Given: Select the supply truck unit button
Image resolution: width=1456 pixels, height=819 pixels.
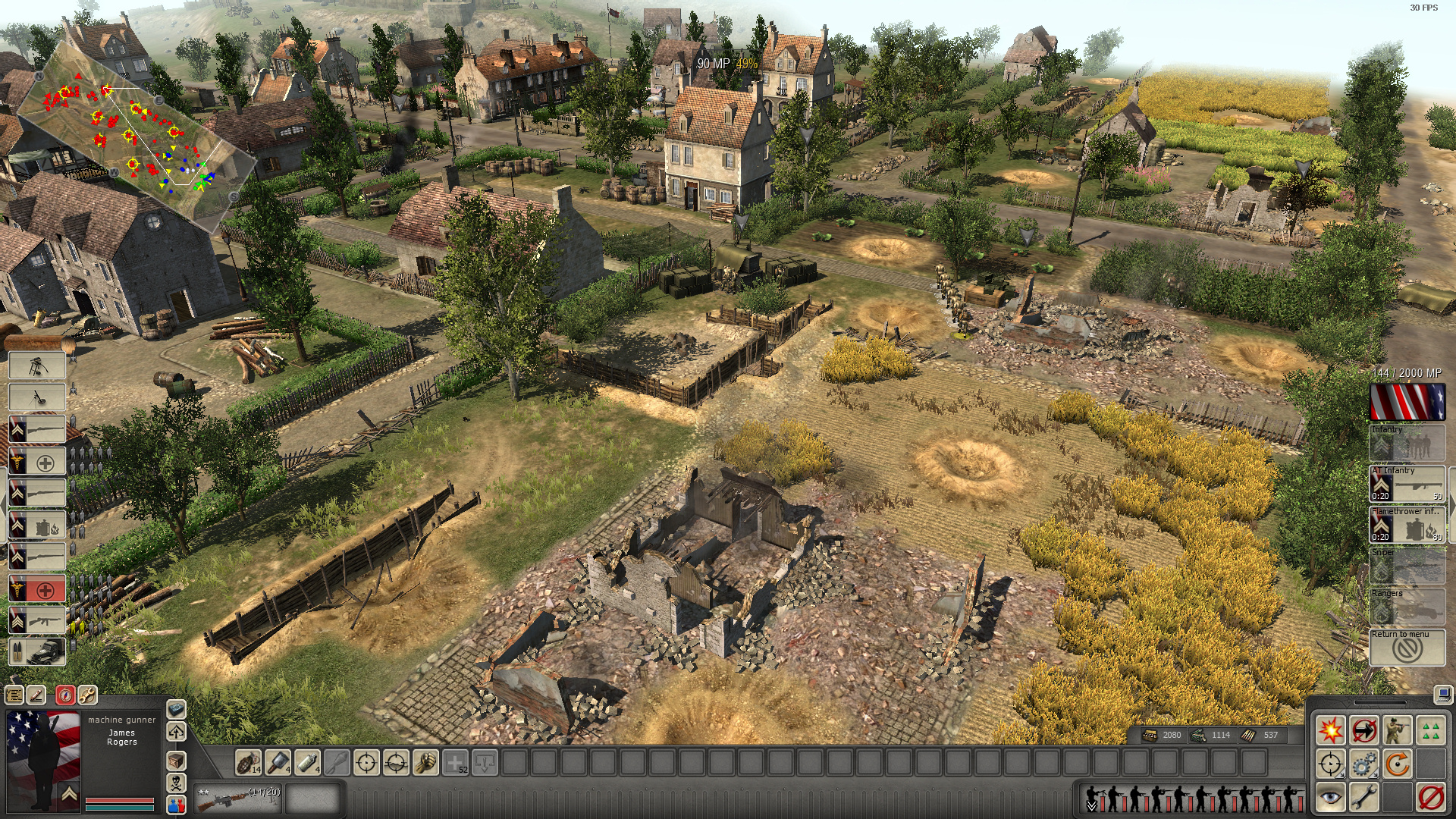Looking at the screenshot, I should (37, 651).
